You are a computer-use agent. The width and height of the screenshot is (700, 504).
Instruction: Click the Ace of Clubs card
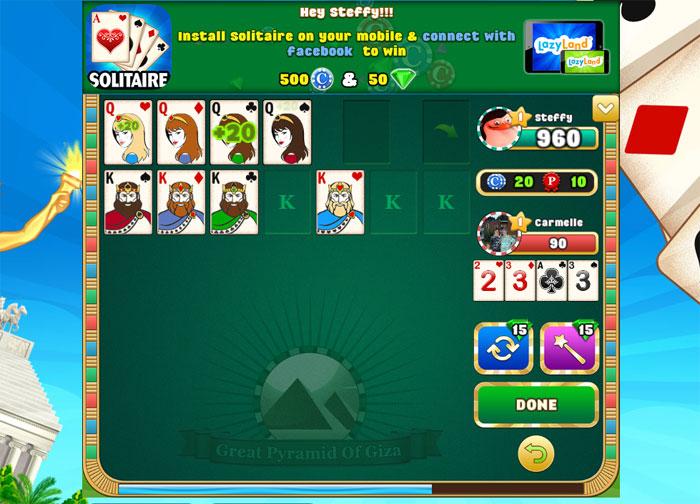[x=551, y=280]
